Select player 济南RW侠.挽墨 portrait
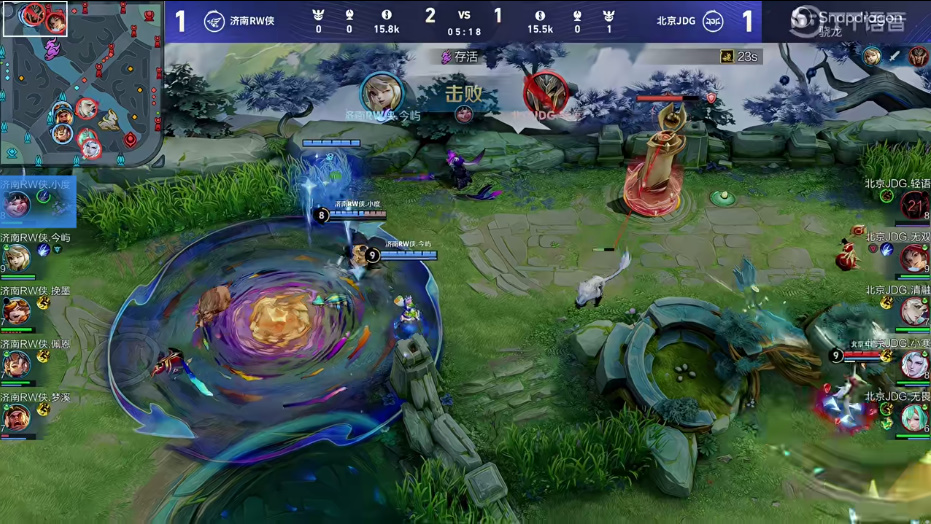The width and height of the screenshot is (931, 524). (x=17, y=311)
